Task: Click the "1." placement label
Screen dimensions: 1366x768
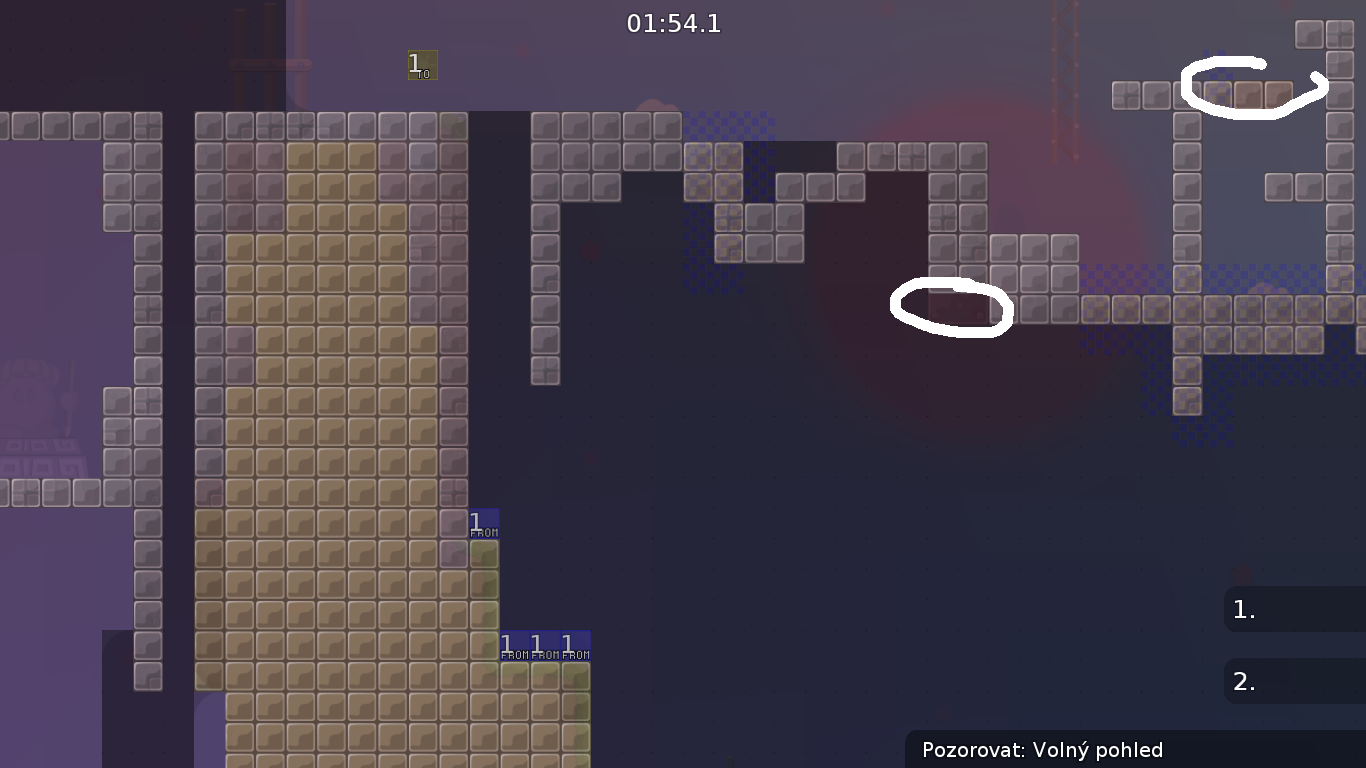Action: [1243, 609]
